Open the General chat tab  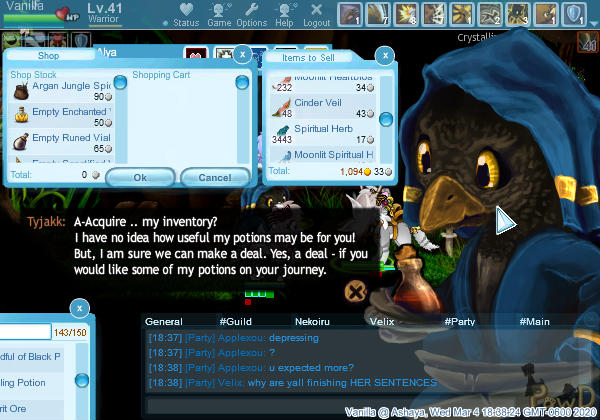pos(163,322)
